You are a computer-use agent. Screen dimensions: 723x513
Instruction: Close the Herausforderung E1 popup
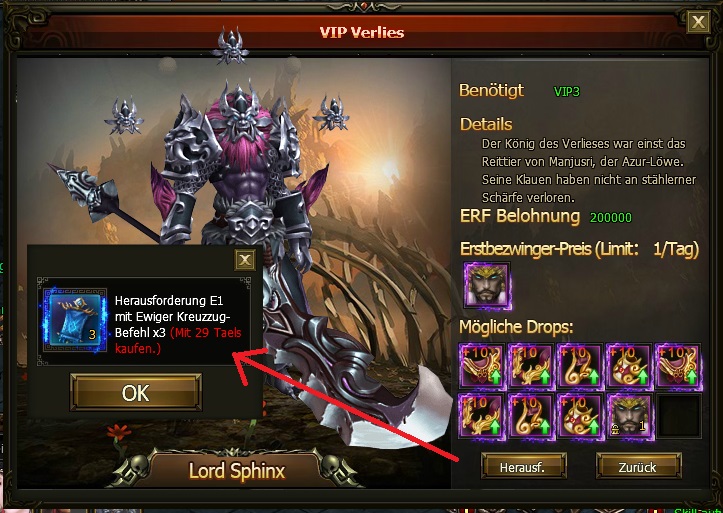click(244, 261)
